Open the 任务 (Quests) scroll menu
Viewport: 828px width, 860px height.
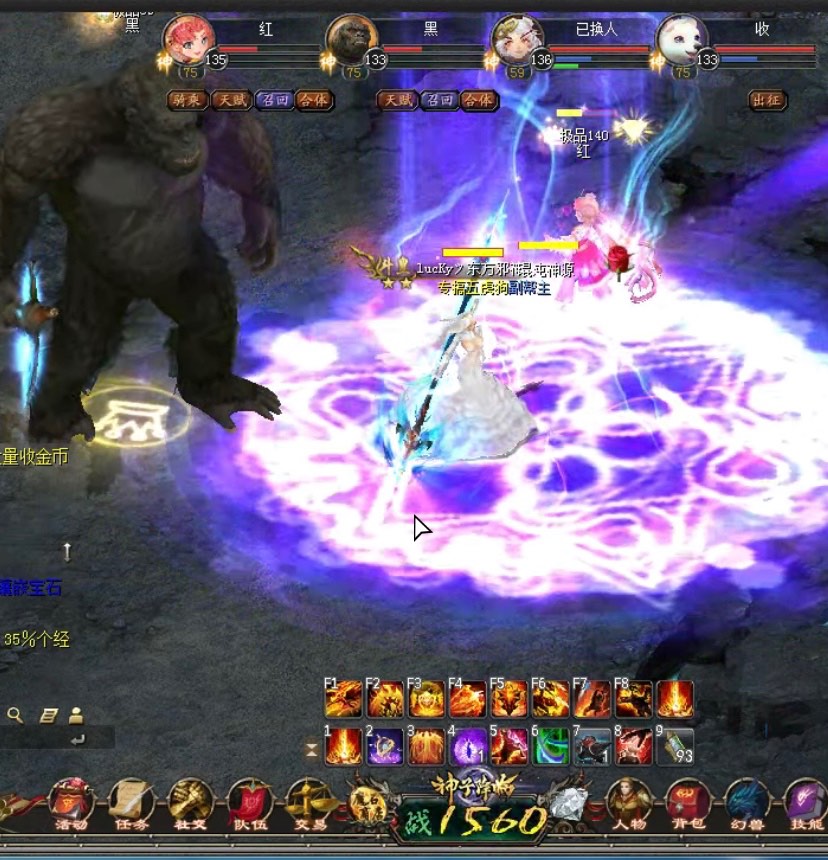(130, 804)
